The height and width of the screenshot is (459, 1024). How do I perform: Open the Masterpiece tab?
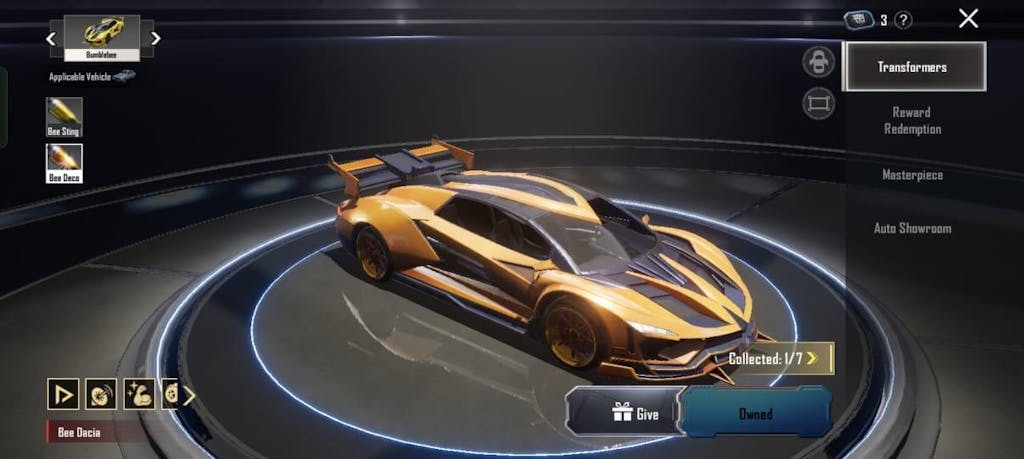(912, 175)
